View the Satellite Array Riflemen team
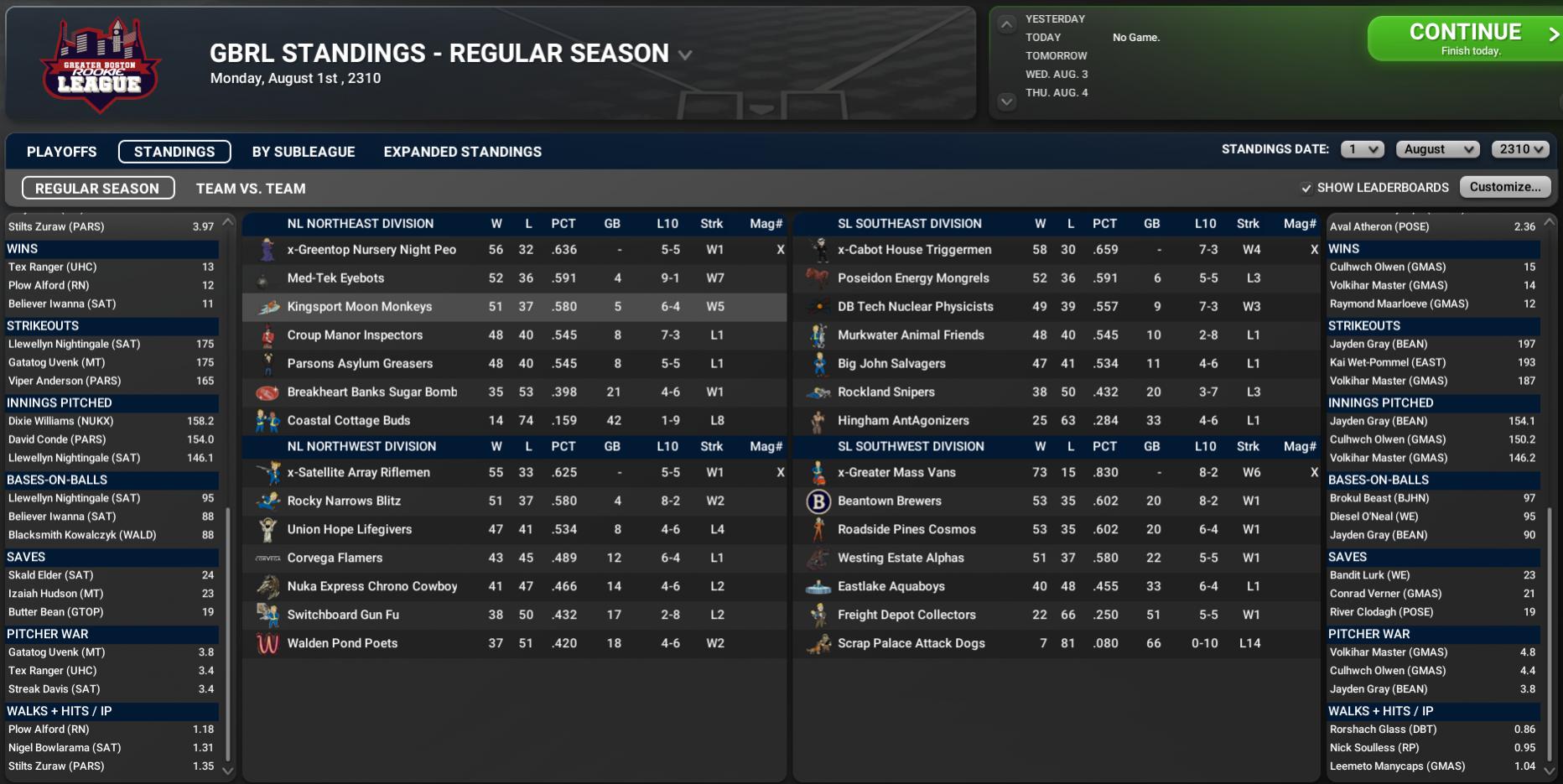 coord(358,473)
